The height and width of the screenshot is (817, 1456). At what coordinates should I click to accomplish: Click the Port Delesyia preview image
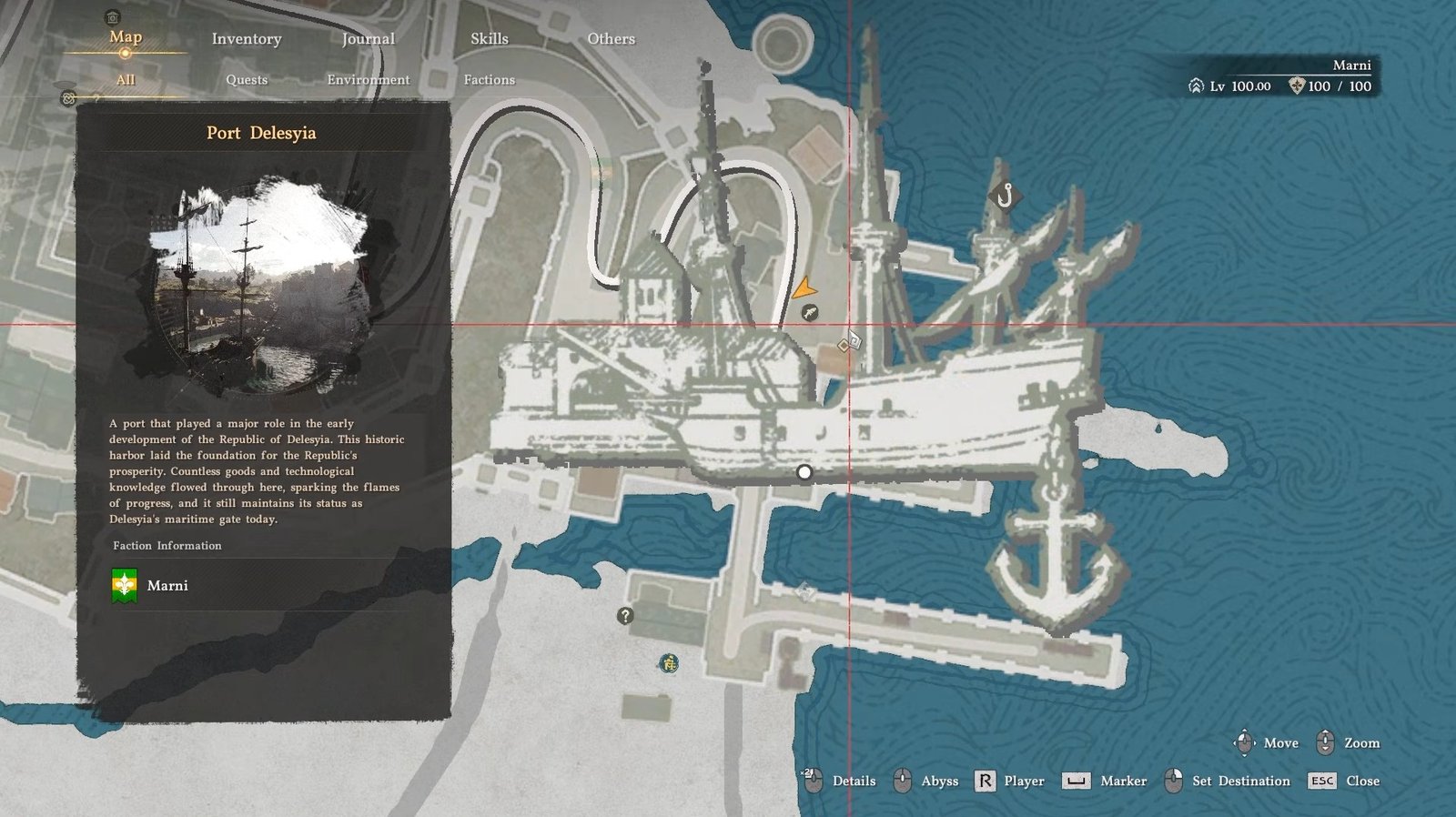click(262, 287)
